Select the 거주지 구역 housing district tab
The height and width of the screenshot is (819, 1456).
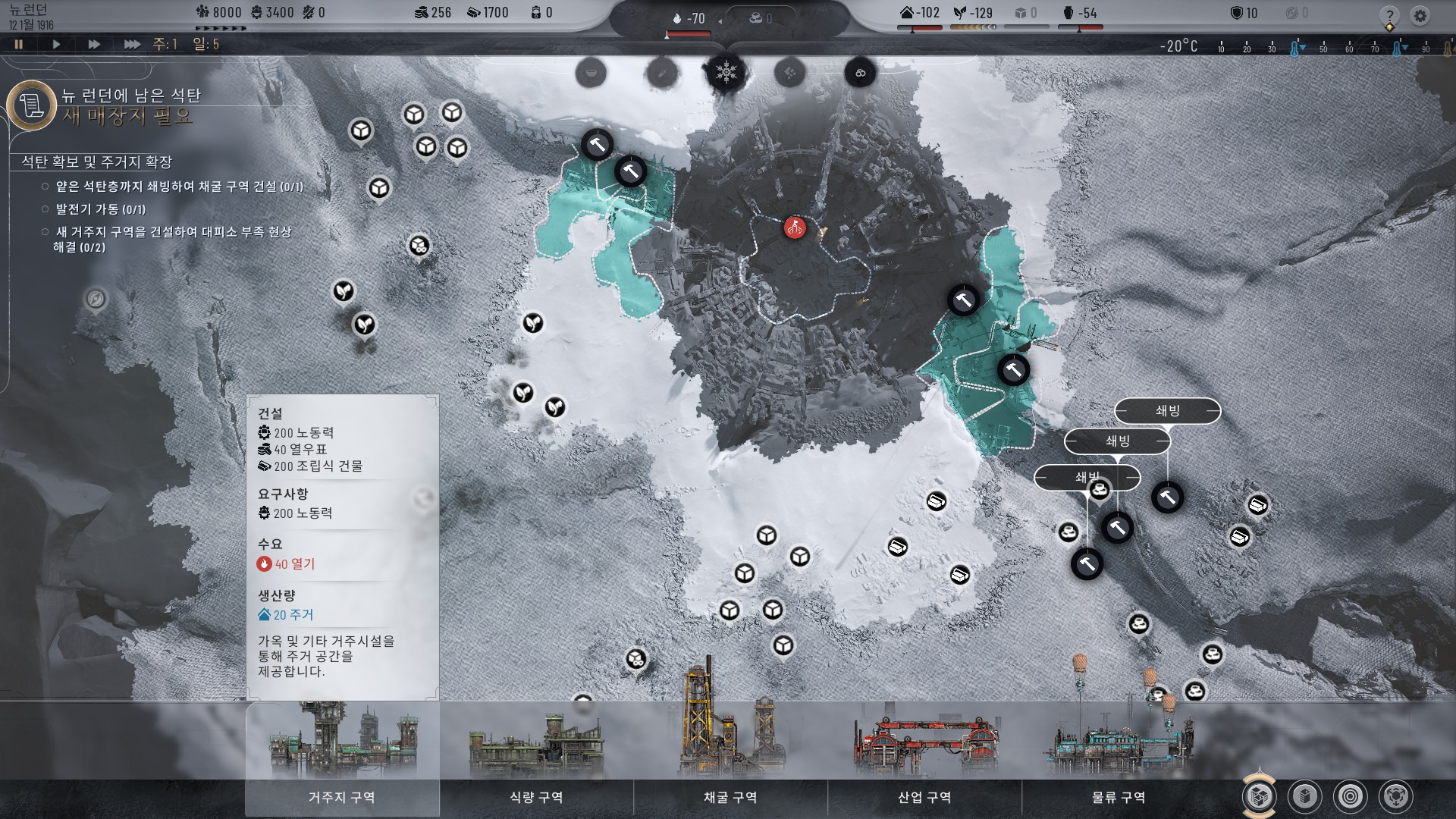click(342, 797)
